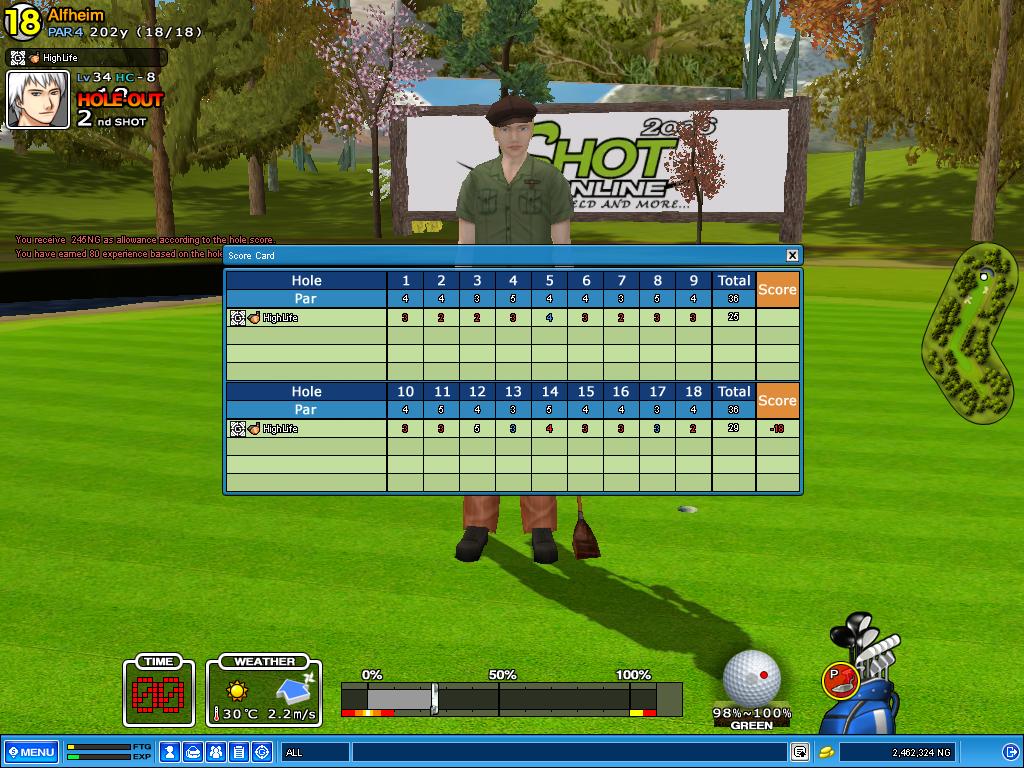Open the inventory bag icon in toolbar
Screen dimensions: 1024x768
coord(194,752)
